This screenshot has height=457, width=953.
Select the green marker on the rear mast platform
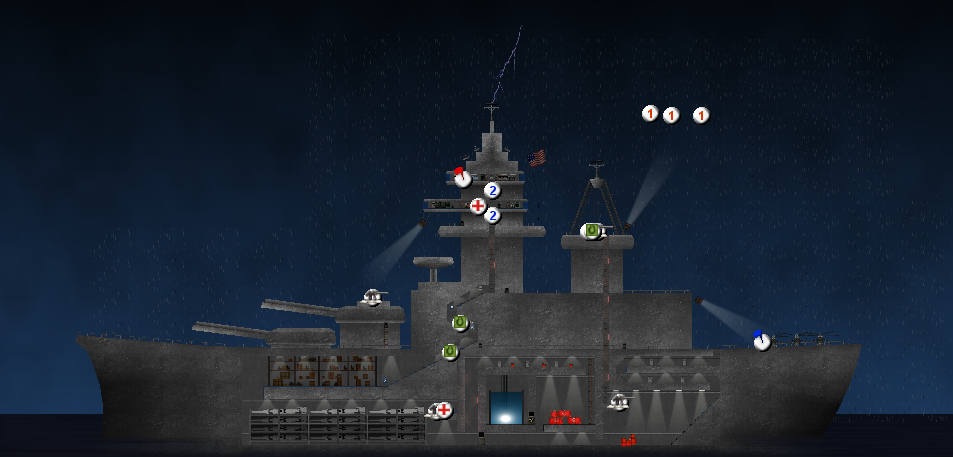[591, 231]
